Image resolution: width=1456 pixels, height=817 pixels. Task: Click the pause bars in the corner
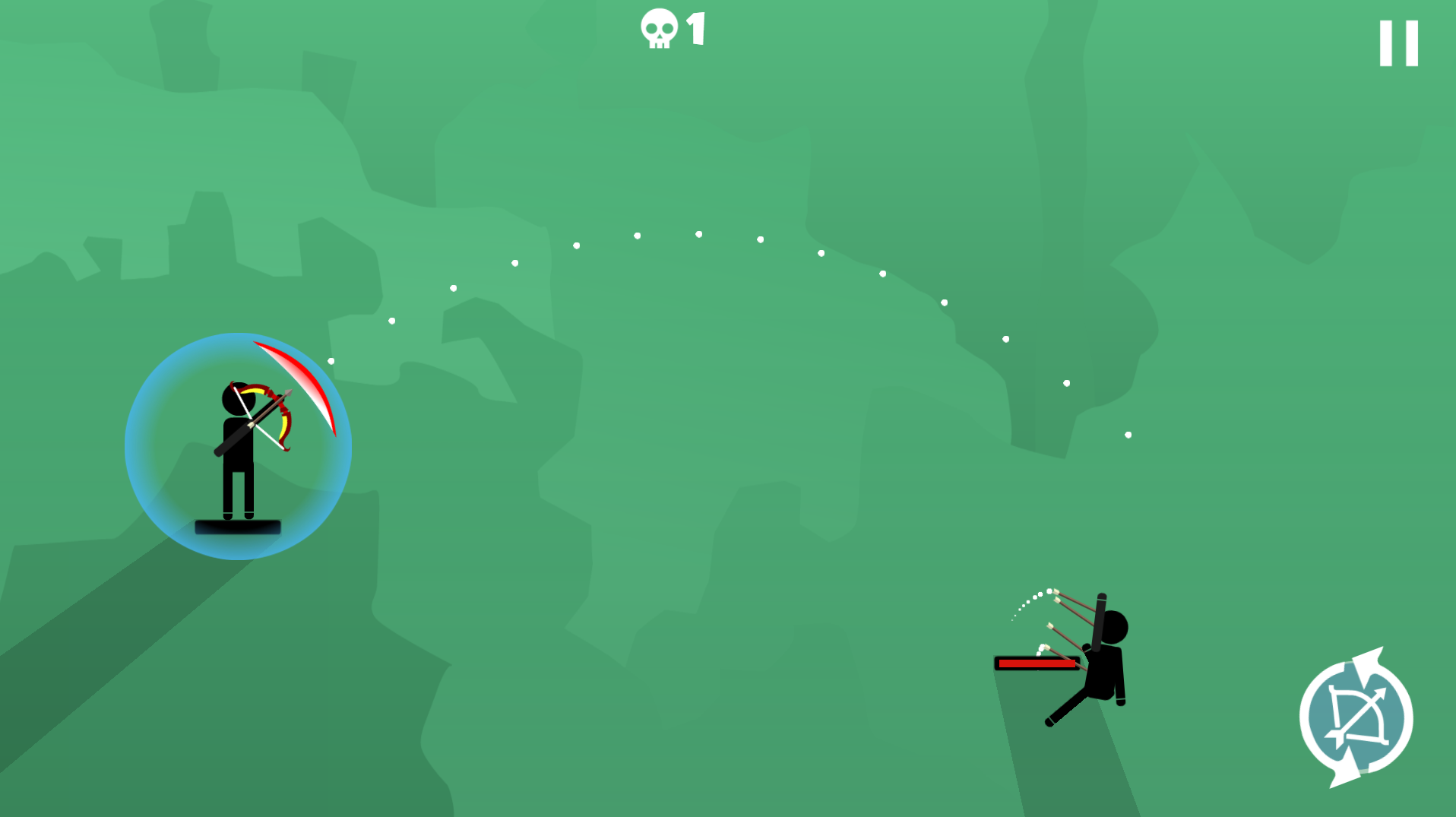(x=1397, y=42)
